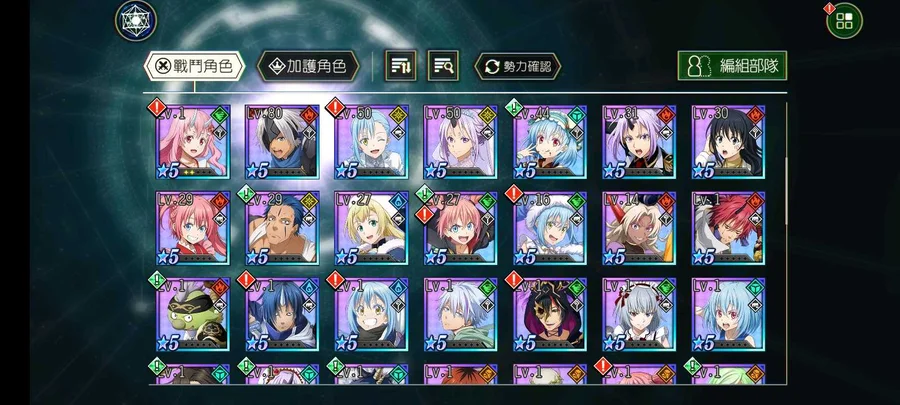
Task: Choose the Lv.14 horned character card
Action: tap(638, 228)
